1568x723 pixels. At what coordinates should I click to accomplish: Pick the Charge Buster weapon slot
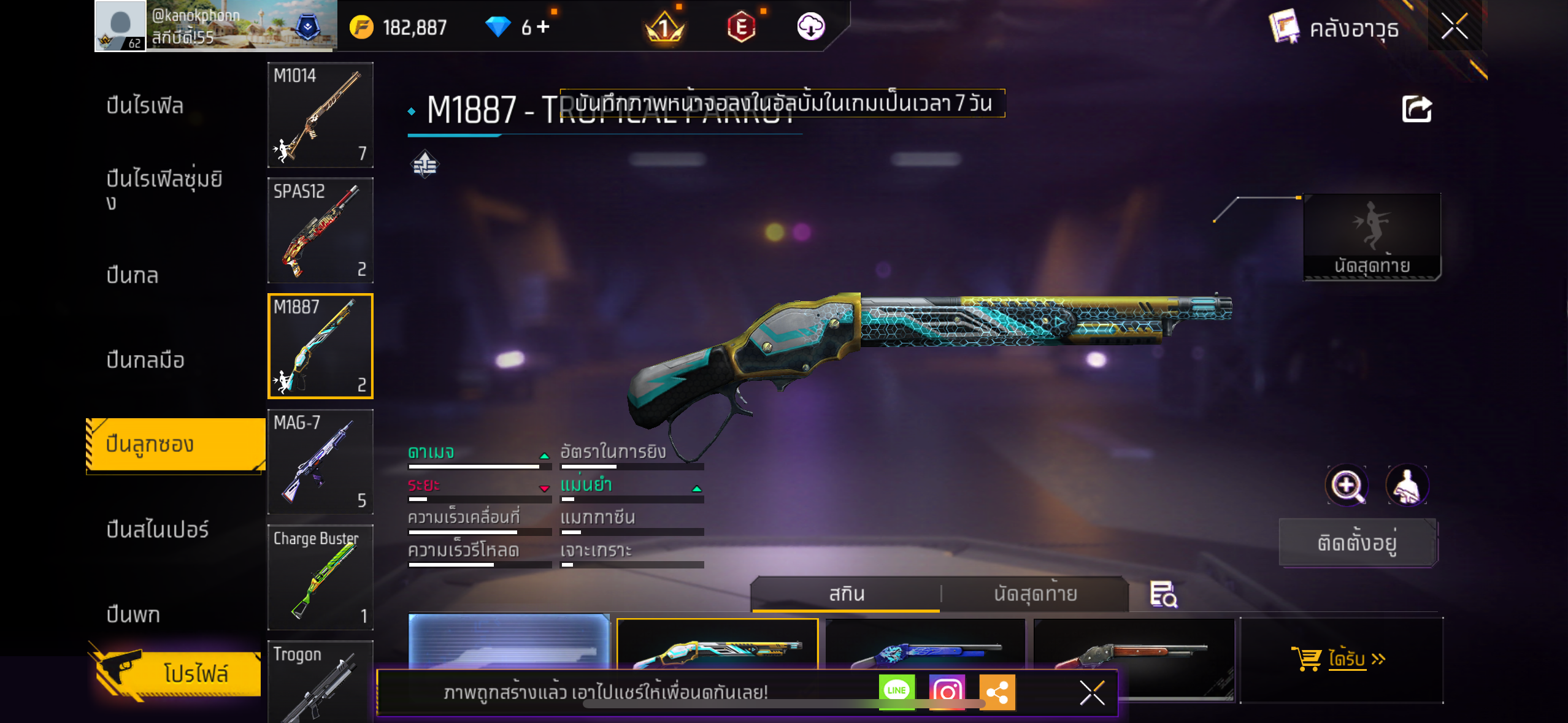tap(320, 577)
